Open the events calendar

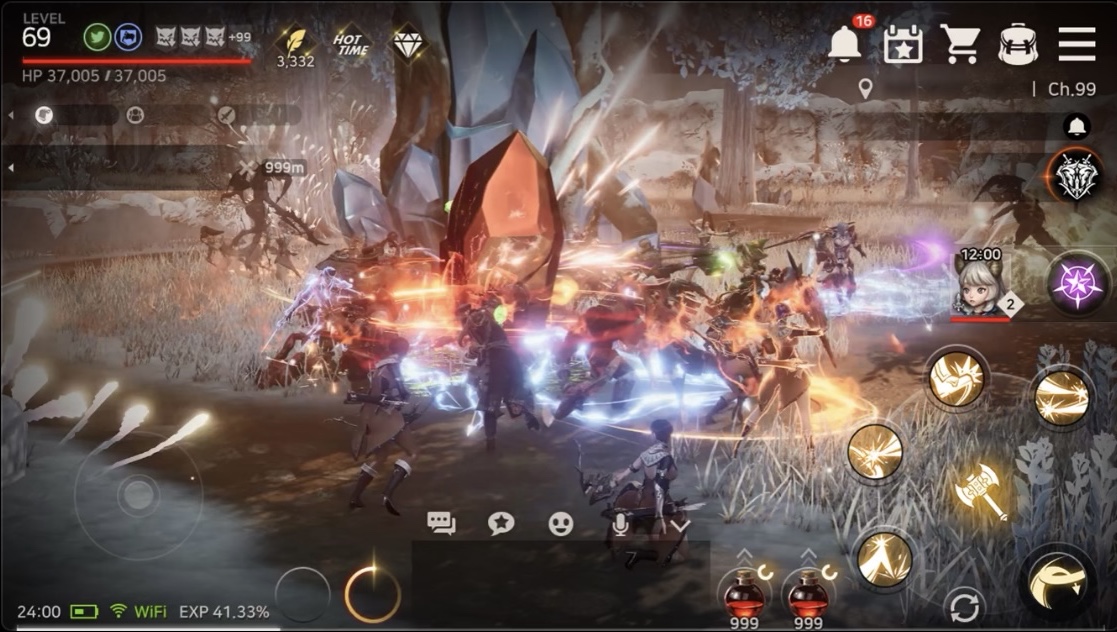(903, 44)
